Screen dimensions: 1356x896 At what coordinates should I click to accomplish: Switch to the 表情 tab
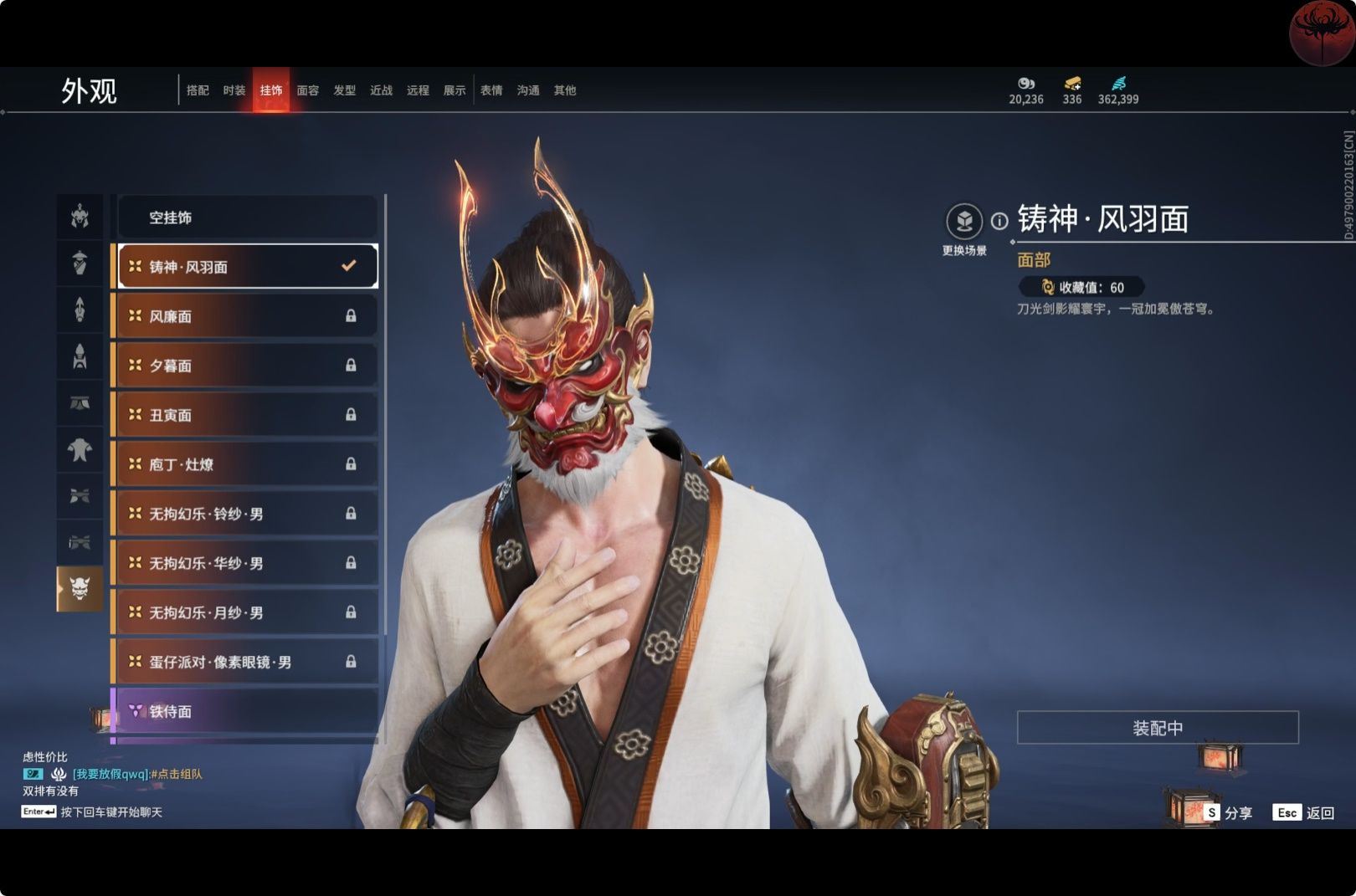pyautogui.click(x=491, y=90)
